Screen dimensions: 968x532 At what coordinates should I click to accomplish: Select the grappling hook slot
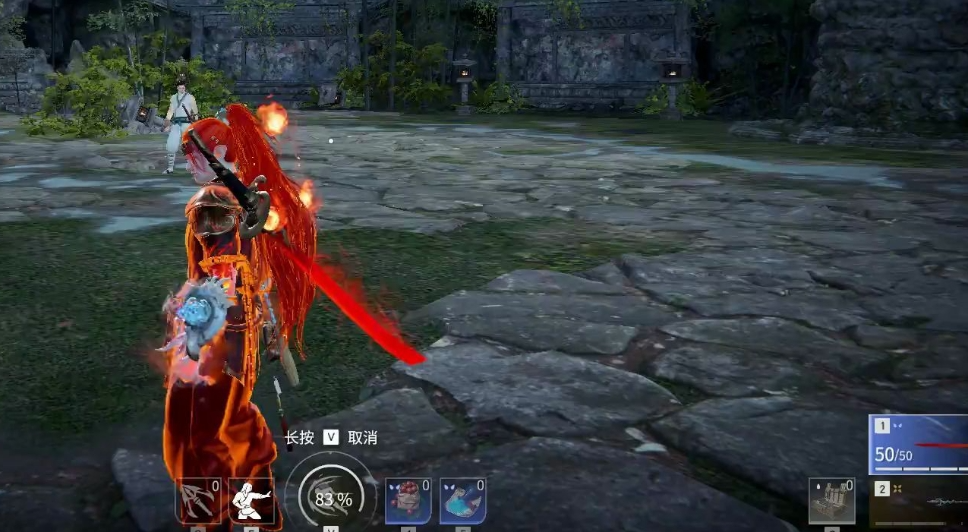(x=198, y=500)
